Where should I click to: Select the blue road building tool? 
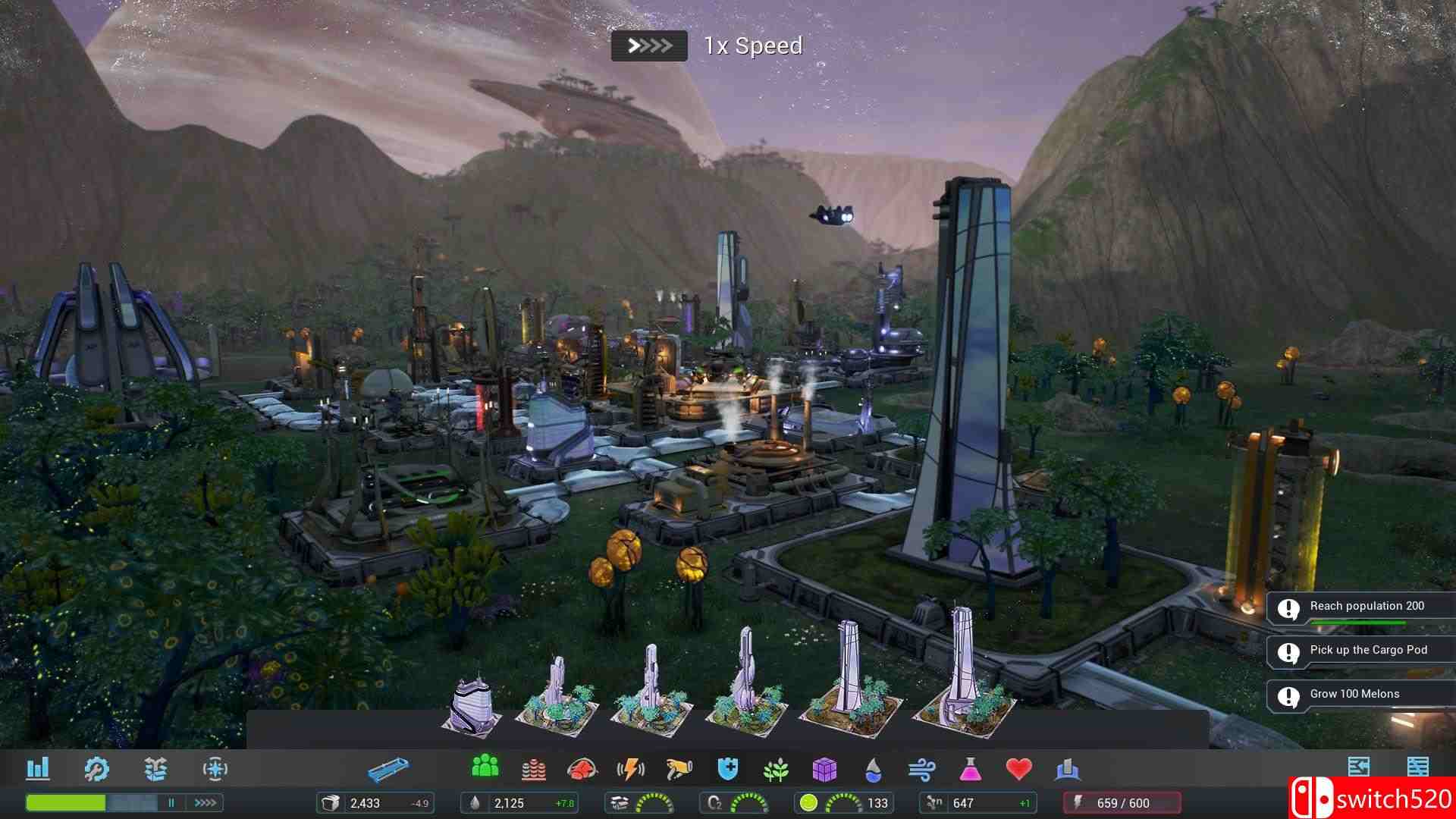coord(388,770)
